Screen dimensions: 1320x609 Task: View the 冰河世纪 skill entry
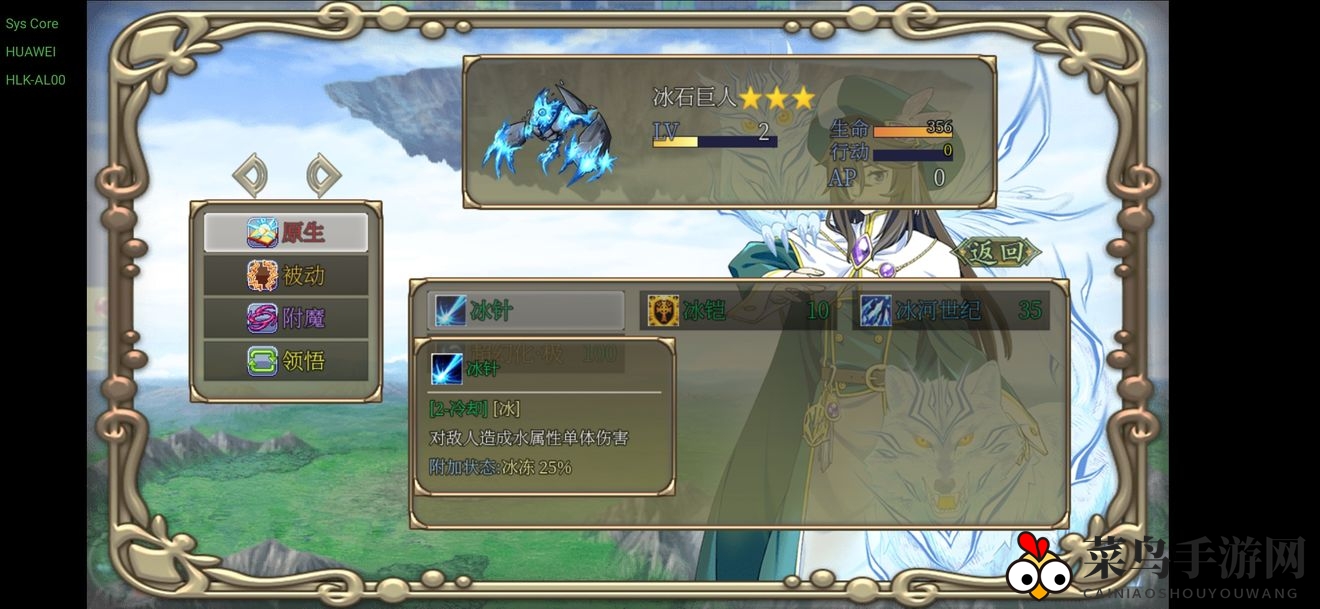(x=951, y=310)
